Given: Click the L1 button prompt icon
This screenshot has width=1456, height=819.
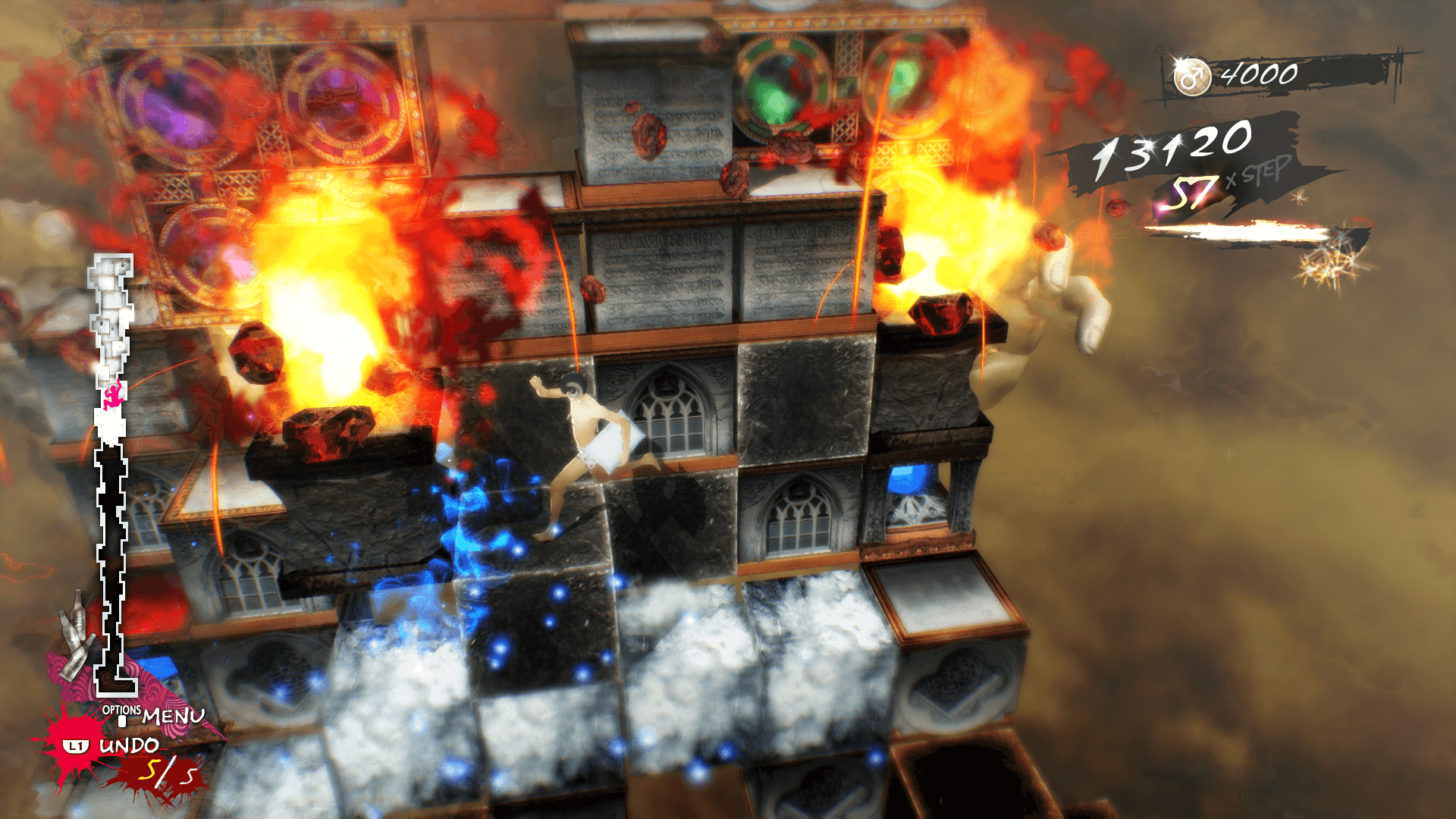Looking at the screenshot, I should [76, 746].
